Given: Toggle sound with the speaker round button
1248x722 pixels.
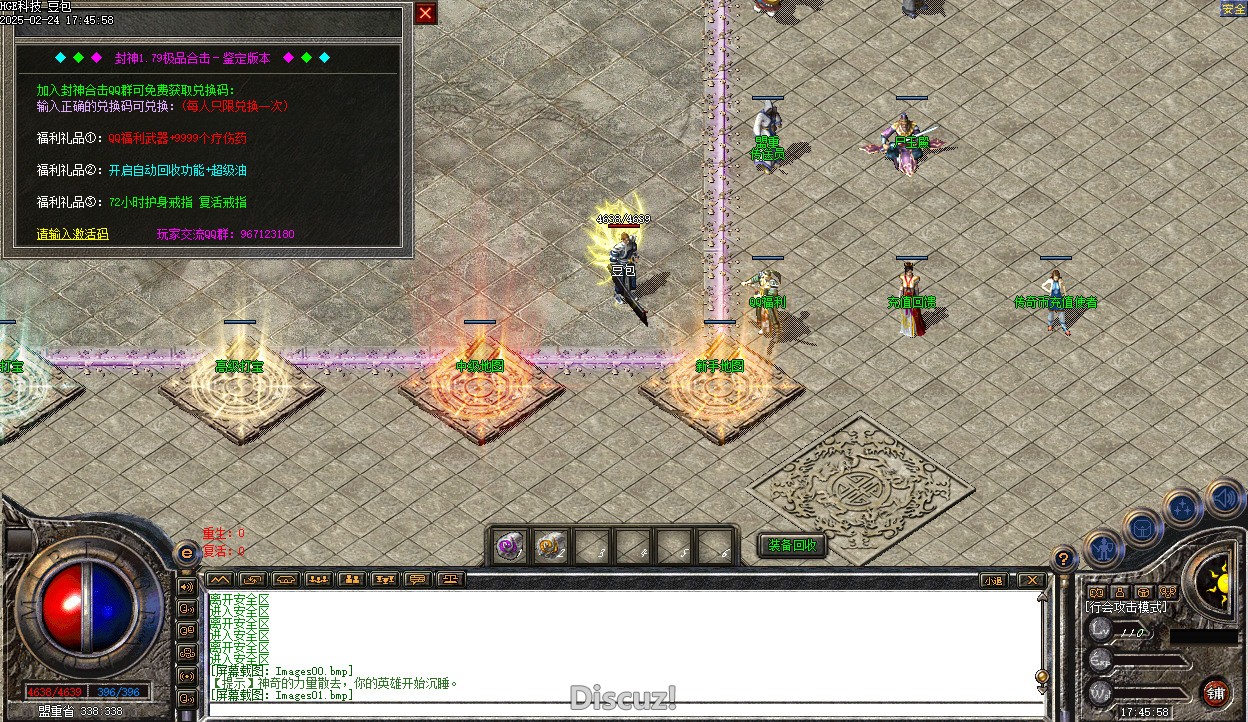Looking at the screenshot, I should click(1225, 497).
